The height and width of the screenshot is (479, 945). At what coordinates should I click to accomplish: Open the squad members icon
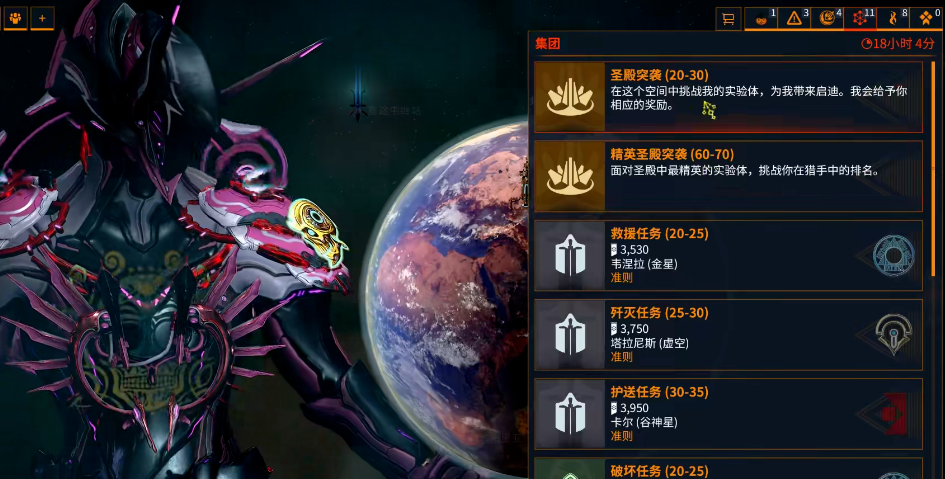coord(15,18)
